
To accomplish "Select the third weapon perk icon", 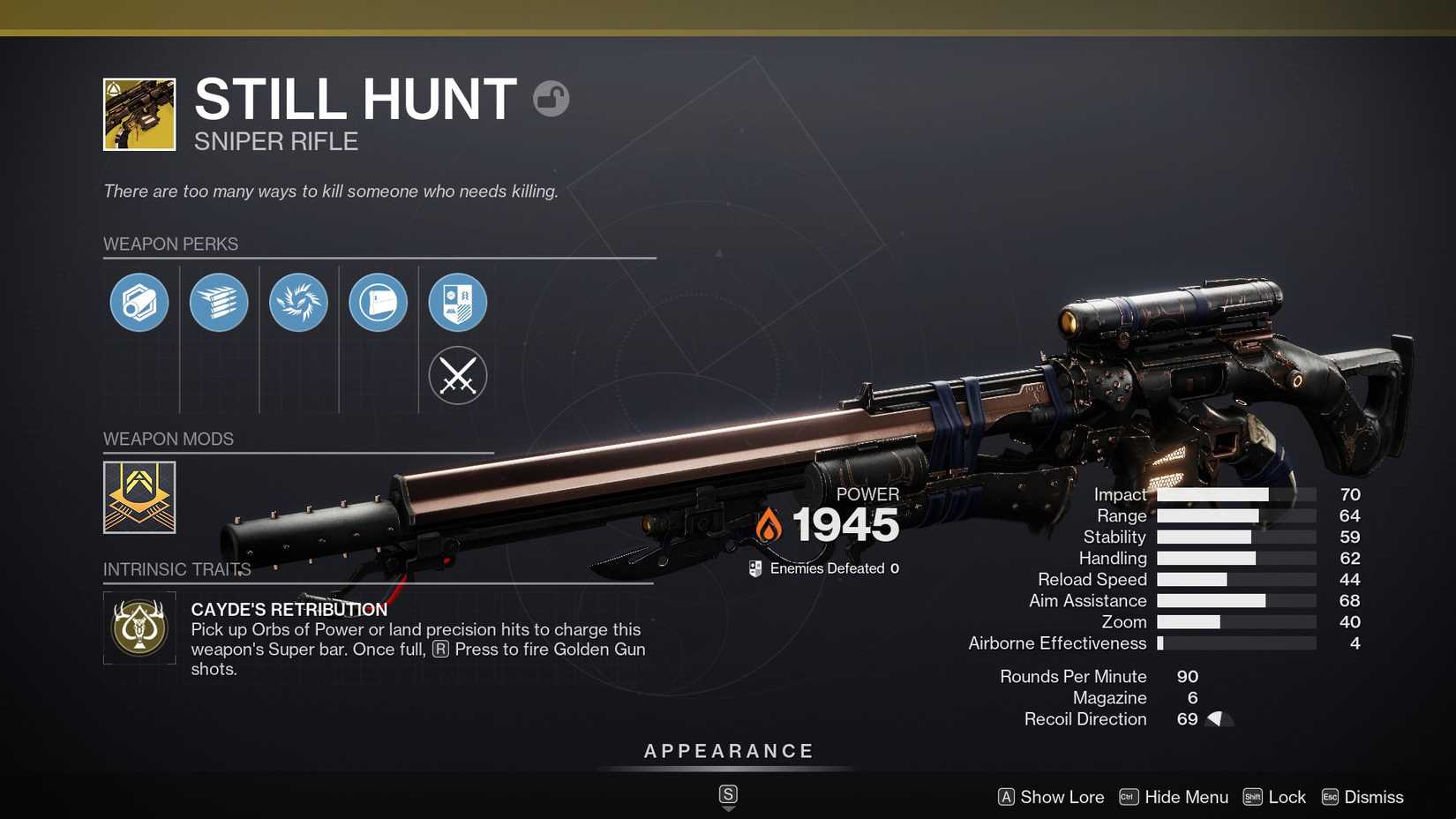I will 298,302.
